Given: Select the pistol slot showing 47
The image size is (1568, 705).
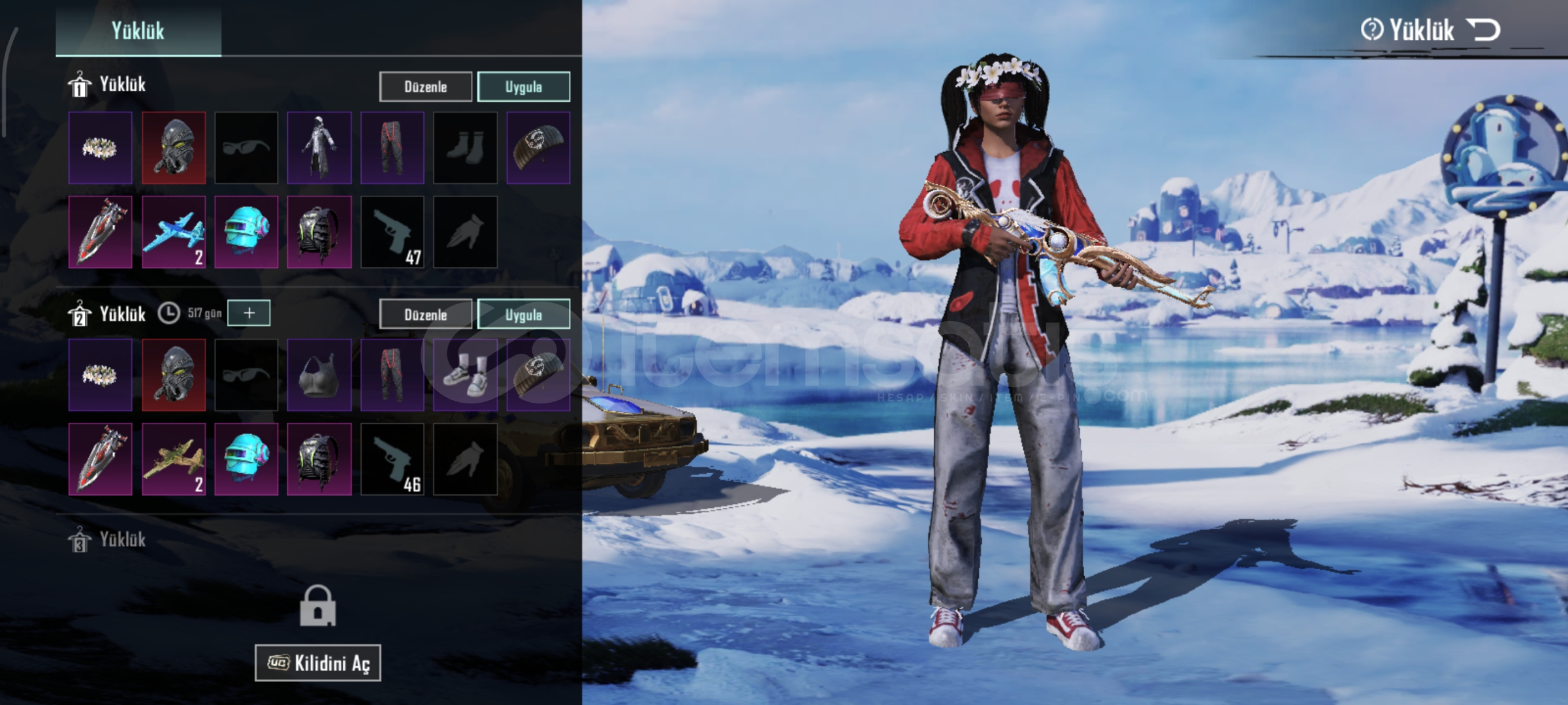Looking at the screenshot, I should point(392,232).
